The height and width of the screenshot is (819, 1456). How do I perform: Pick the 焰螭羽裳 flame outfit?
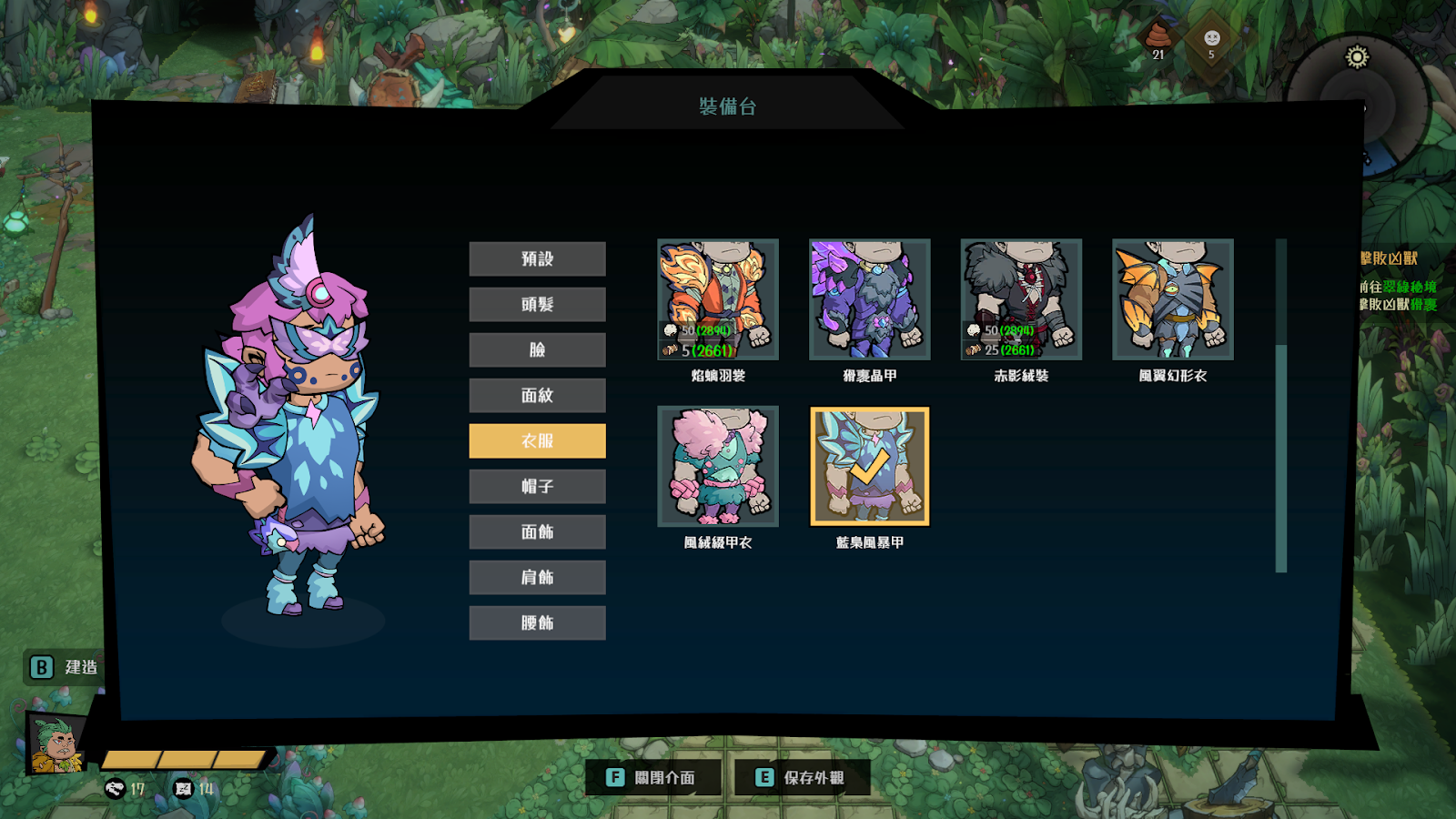point(718,299)
